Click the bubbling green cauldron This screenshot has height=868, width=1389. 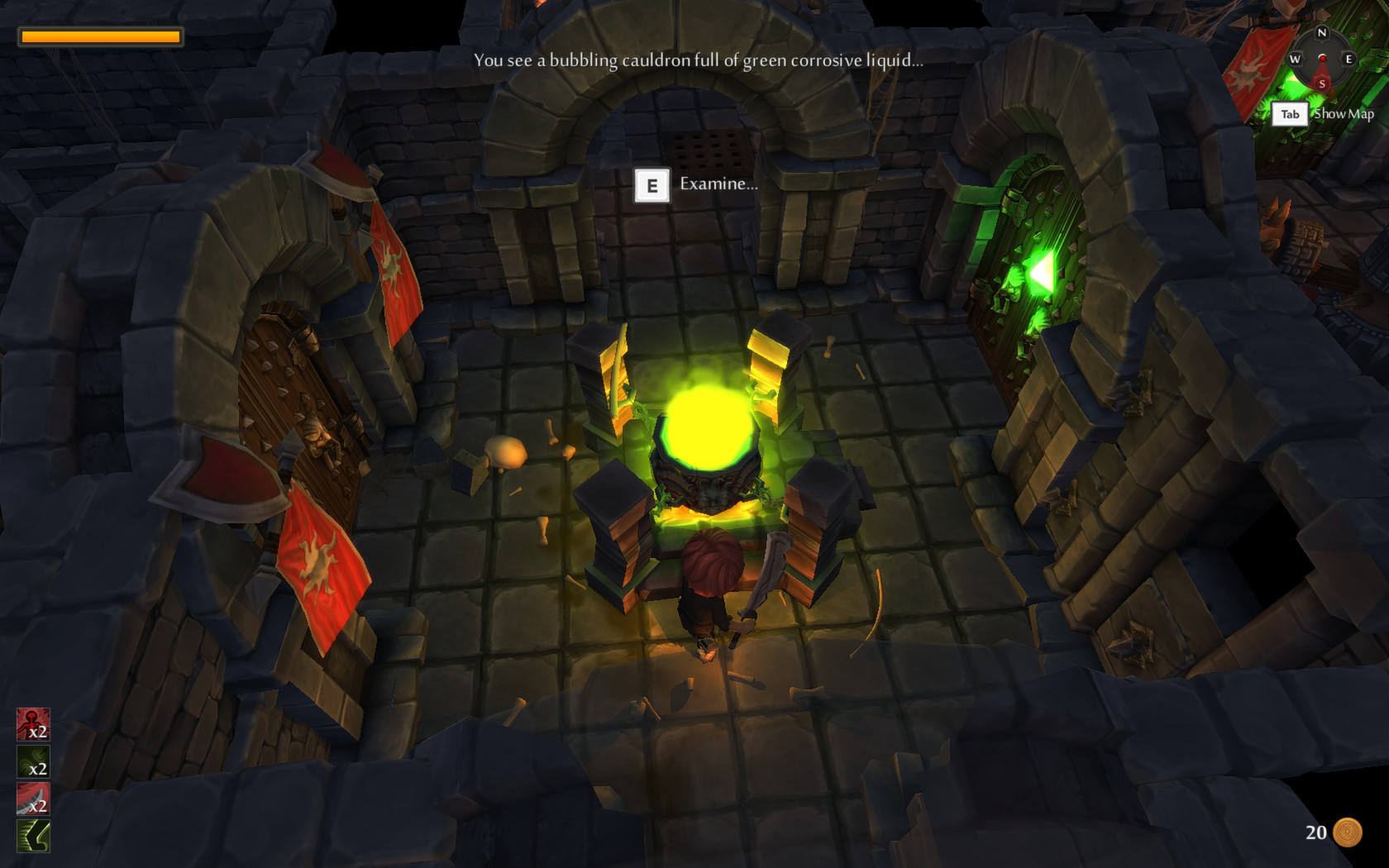pos(707,430)
